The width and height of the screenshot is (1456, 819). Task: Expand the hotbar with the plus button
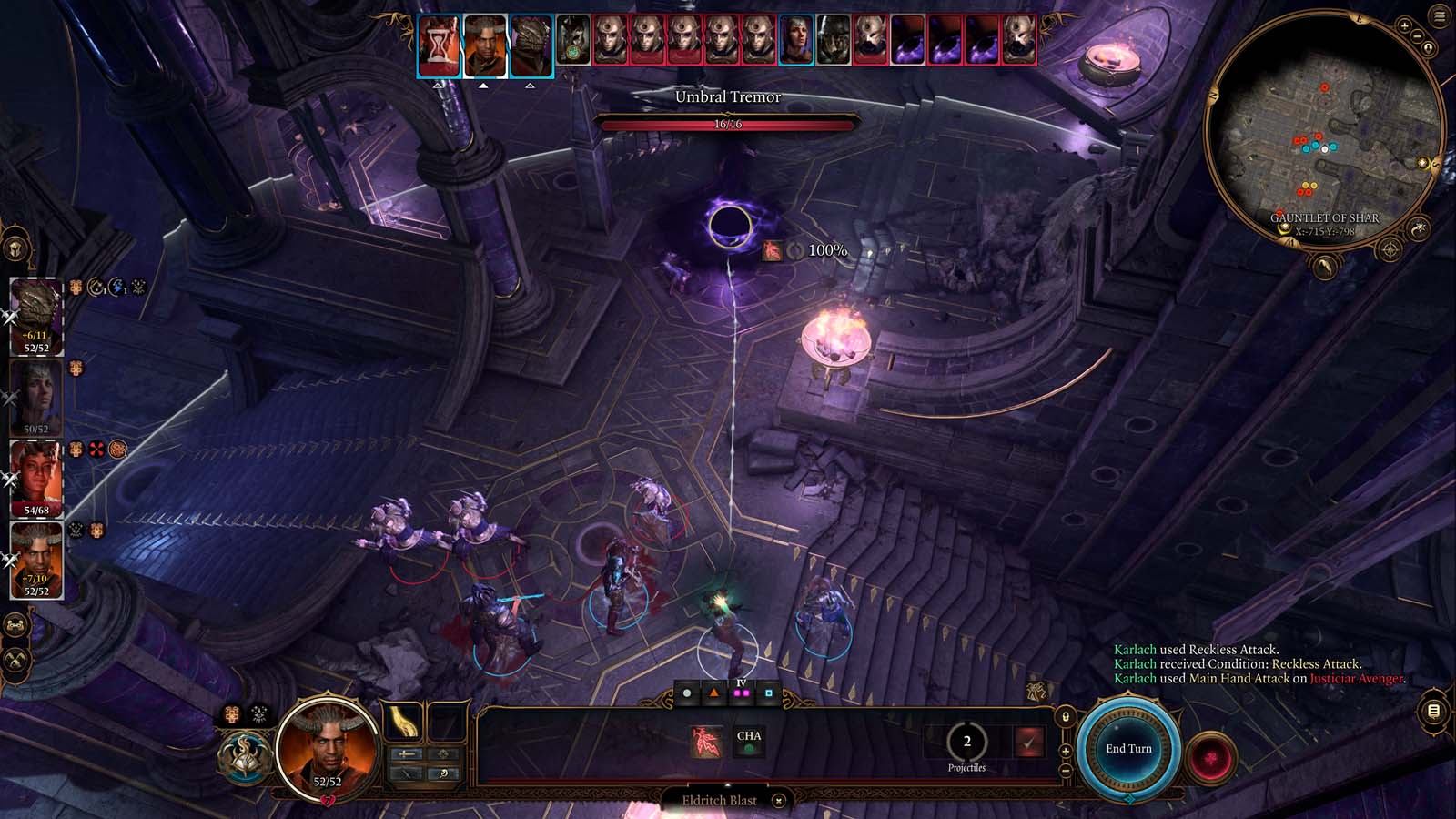tap(1066, 751)
